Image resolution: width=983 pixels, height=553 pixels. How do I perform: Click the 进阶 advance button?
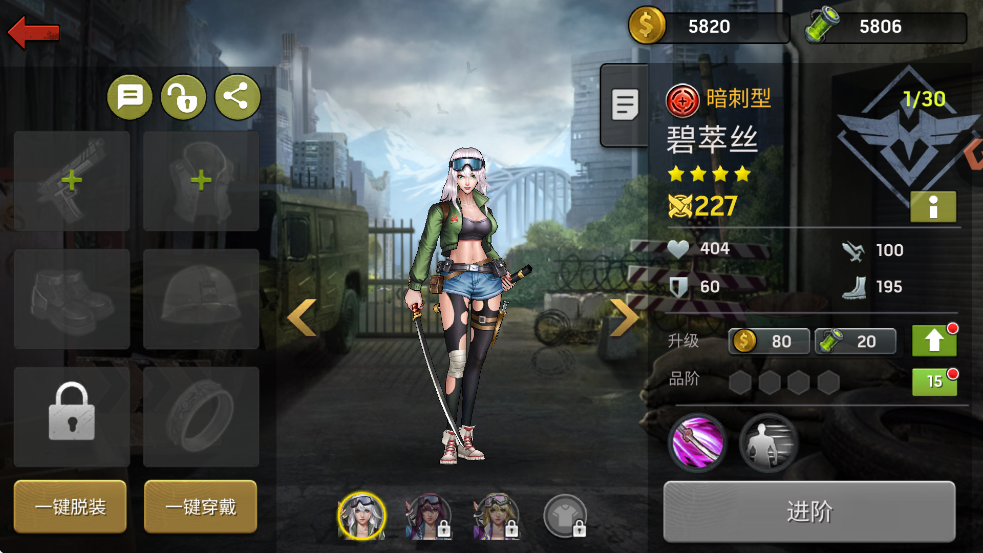(x=809, y=512)
